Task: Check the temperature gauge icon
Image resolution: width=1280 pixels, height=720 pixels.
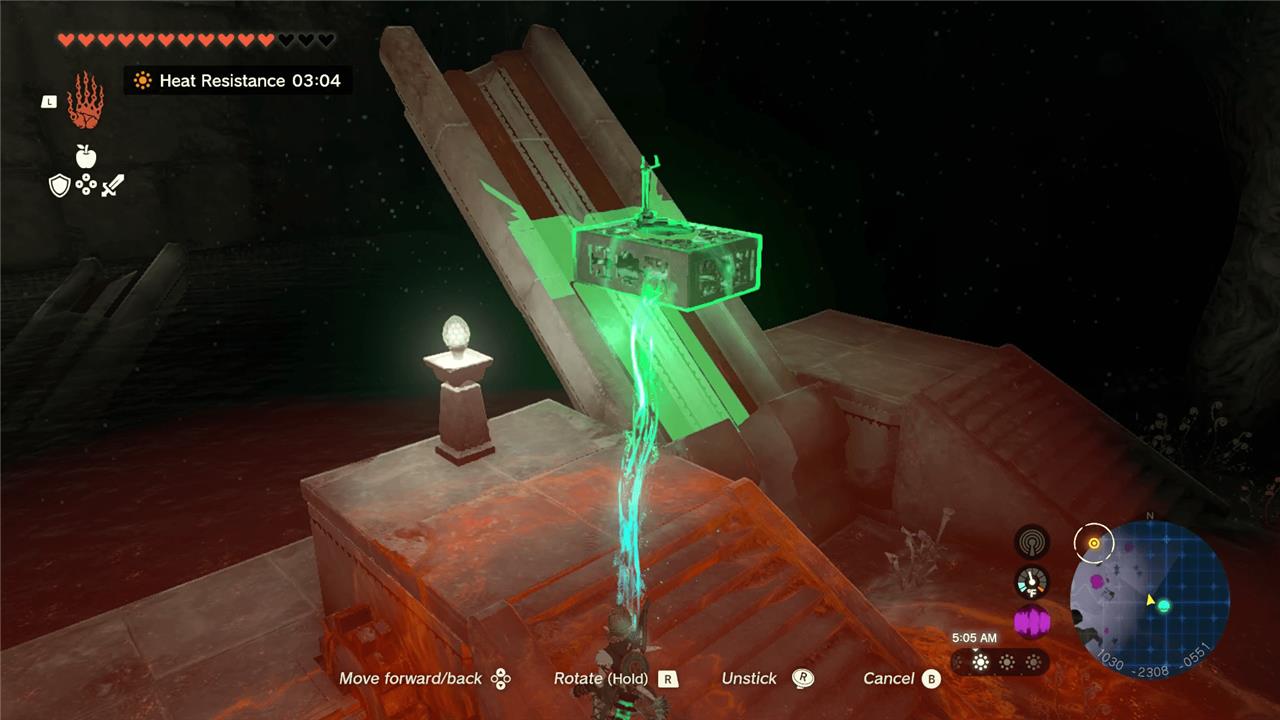Action: [x=1032, y=582]
